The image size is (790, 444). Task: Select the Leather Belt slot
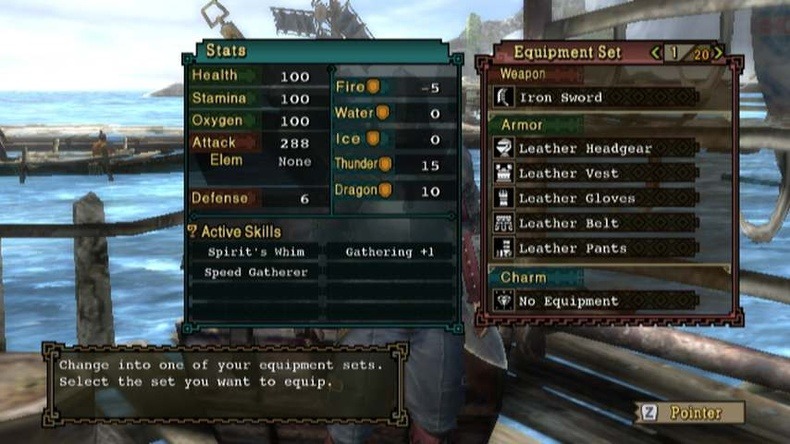[x=595, y=223]
